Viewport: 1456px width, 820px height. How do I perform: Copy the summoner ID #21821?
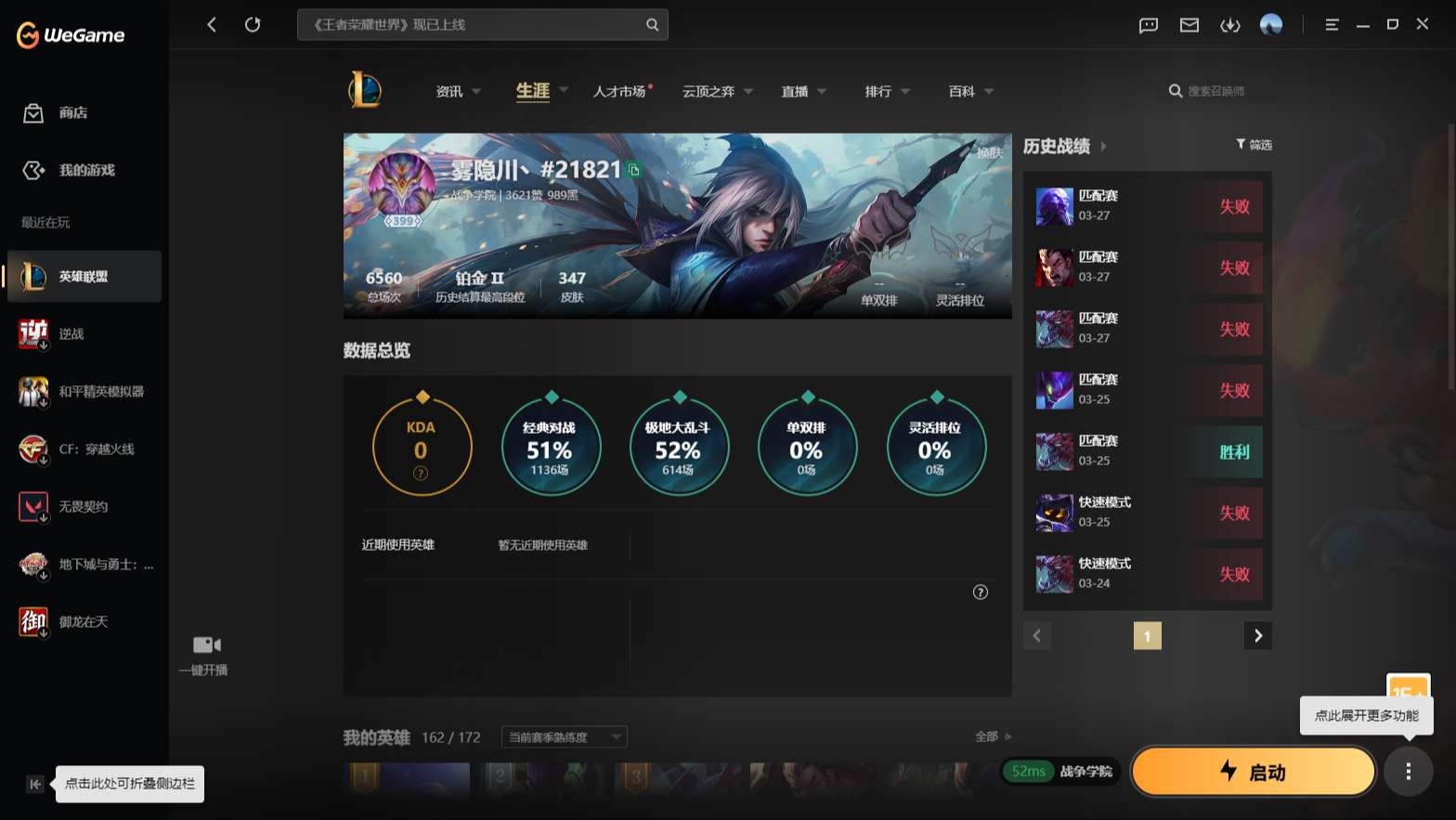(635, 172)
